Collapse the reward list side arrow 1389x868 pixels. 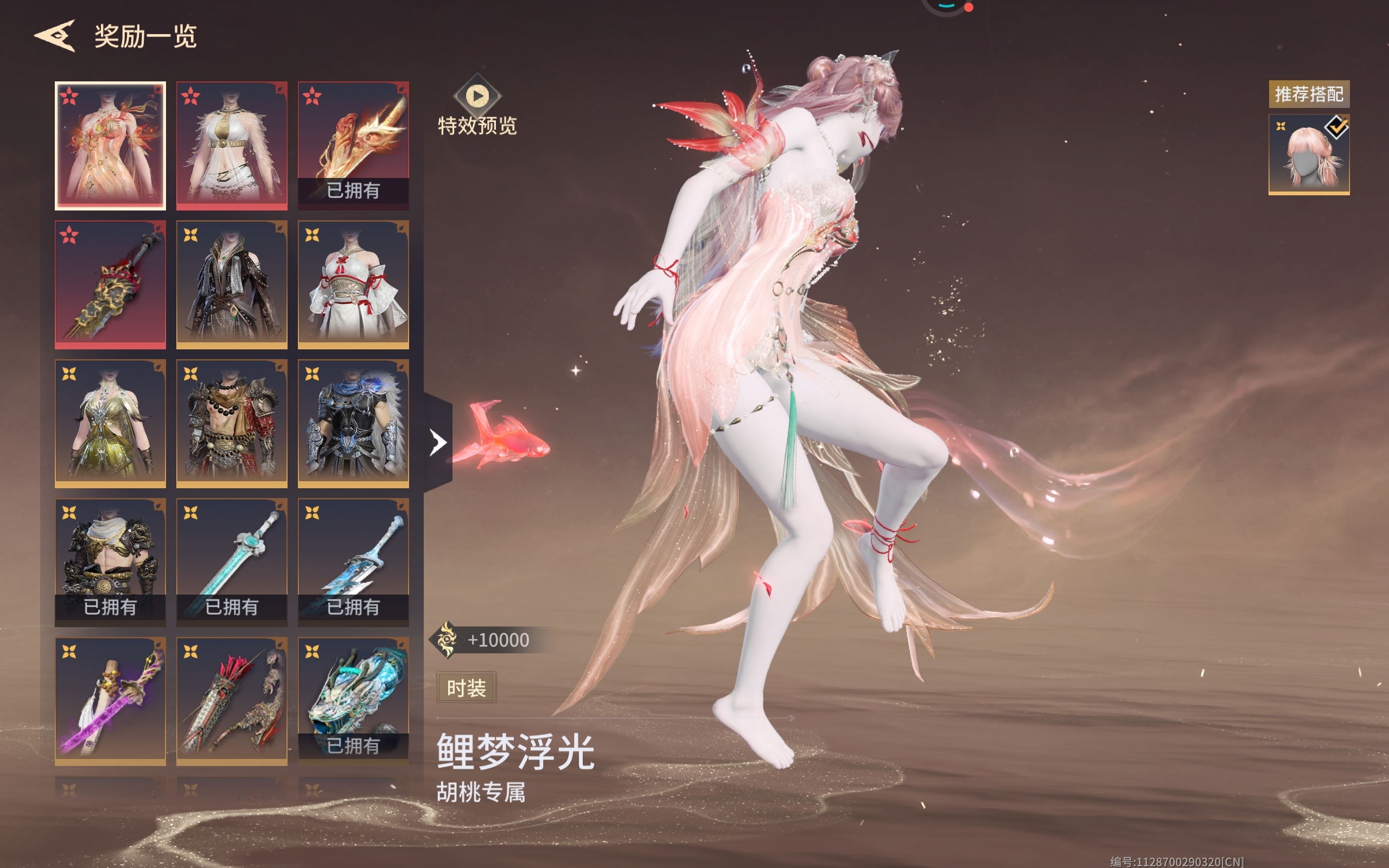tap(438, 442)
